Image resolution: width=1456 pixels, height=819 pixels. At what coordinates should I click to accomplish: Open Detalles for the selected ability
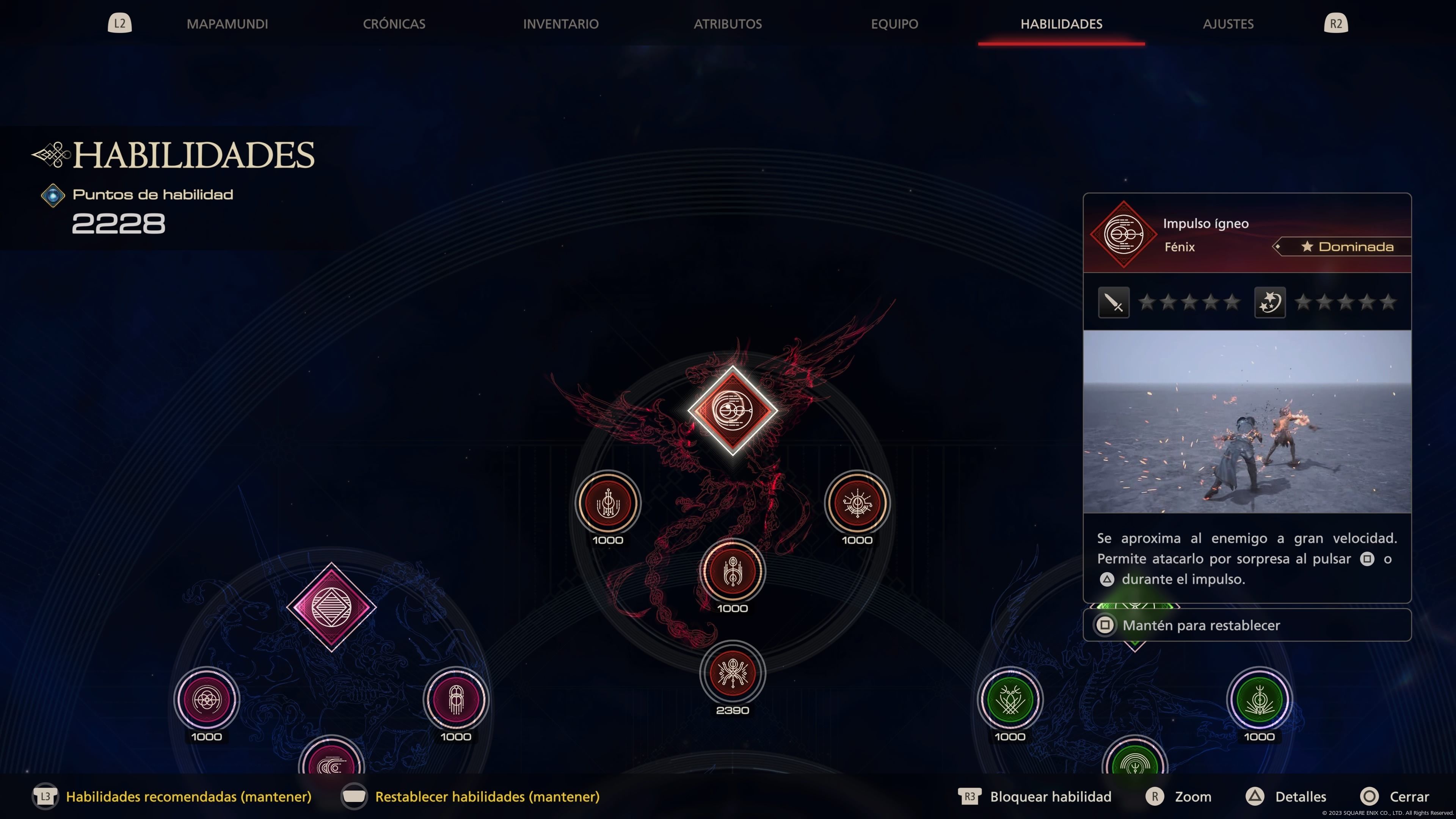[x=1300, y=796]
